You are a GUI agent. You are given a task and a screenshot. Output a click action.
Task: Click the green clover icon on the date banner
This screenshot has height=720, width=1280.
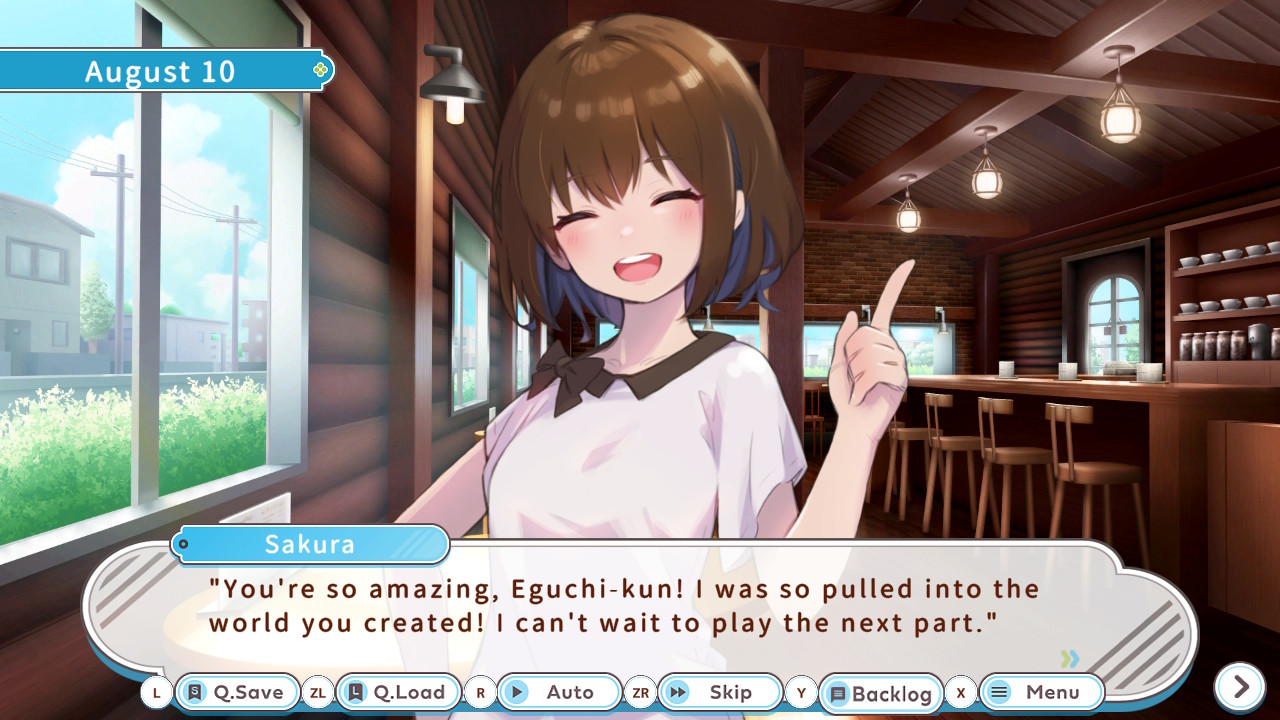(319, 70)
